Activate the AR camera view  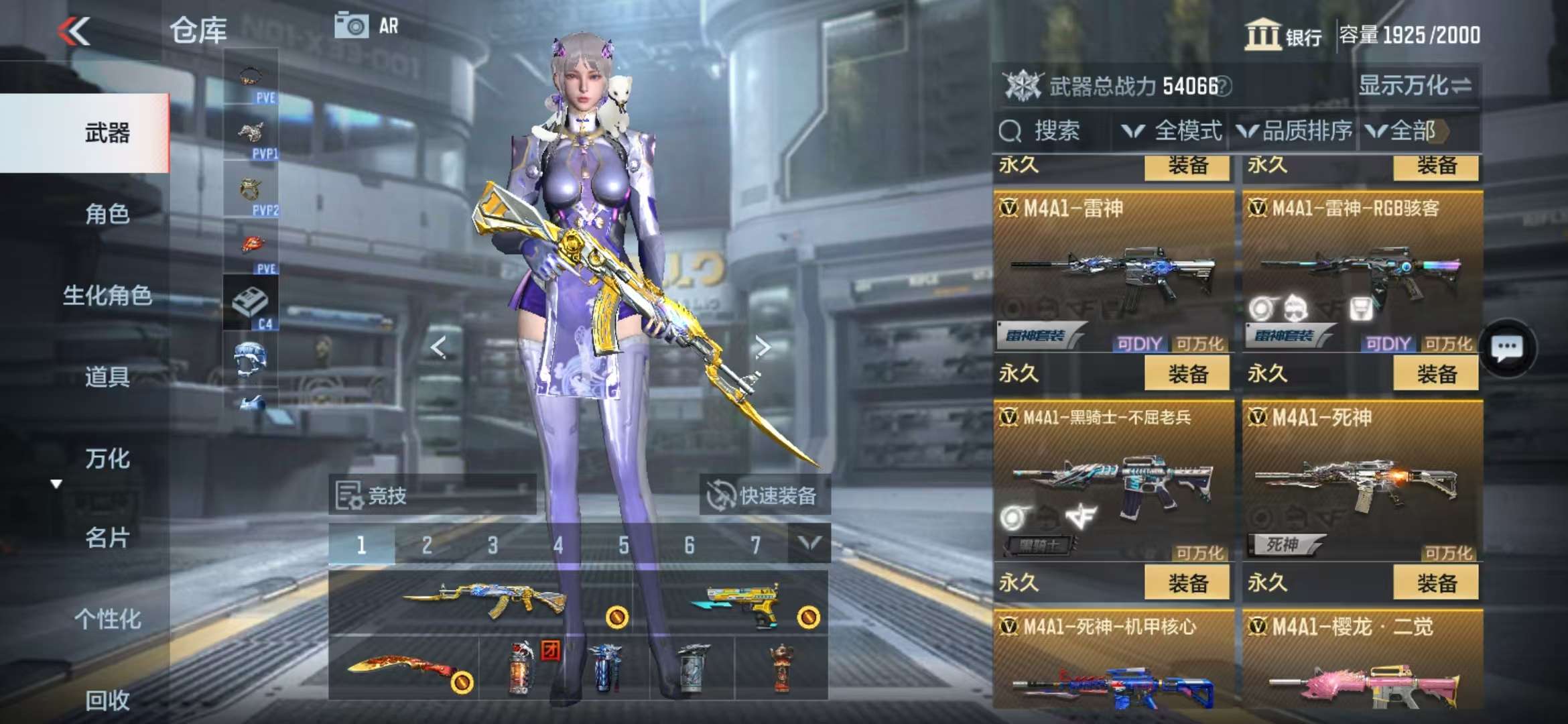pyautogui.click(x=366, y=27)
